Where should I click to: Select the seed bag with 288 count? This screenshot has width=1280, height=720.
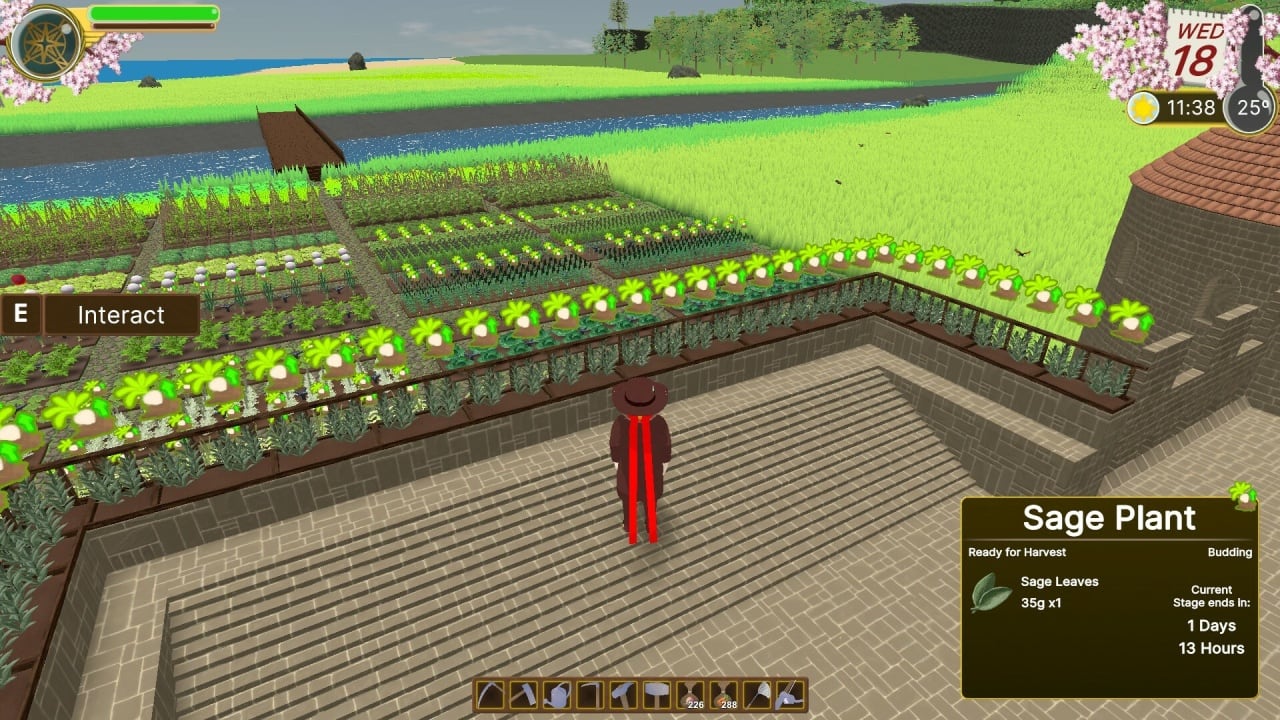point(723,695)
